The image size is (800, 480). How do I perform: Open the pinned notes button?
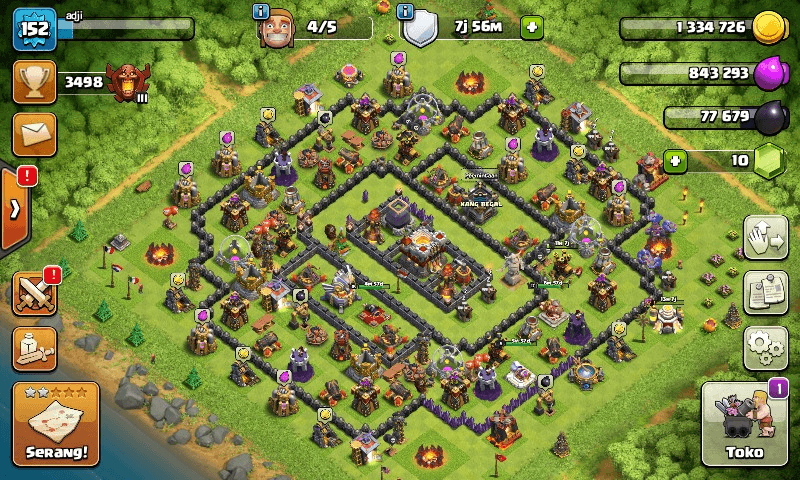(766, 292)
